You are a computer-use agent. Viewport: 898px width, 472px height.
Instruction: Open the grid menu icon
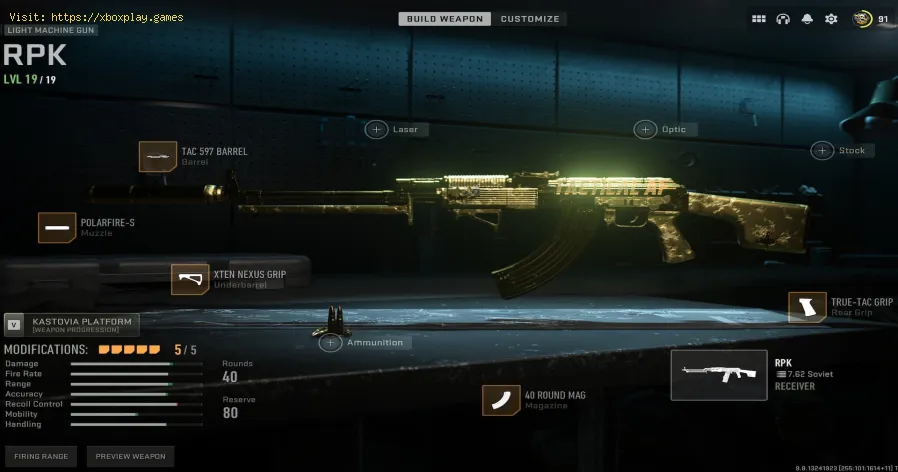pyautogui.click(x=759, y=19)
